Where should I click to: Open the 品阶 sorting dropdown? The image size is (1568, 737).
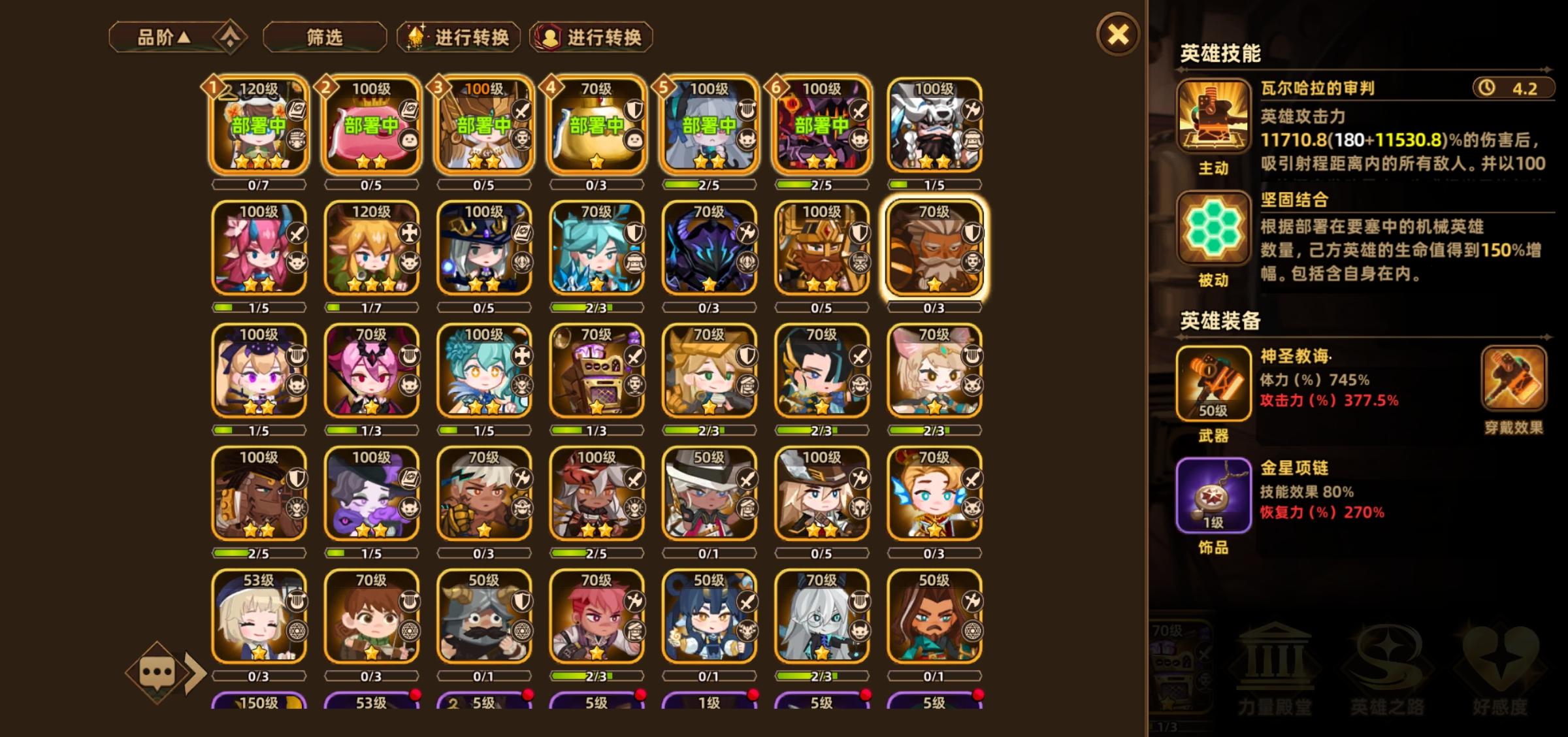(x=165, y=37)
